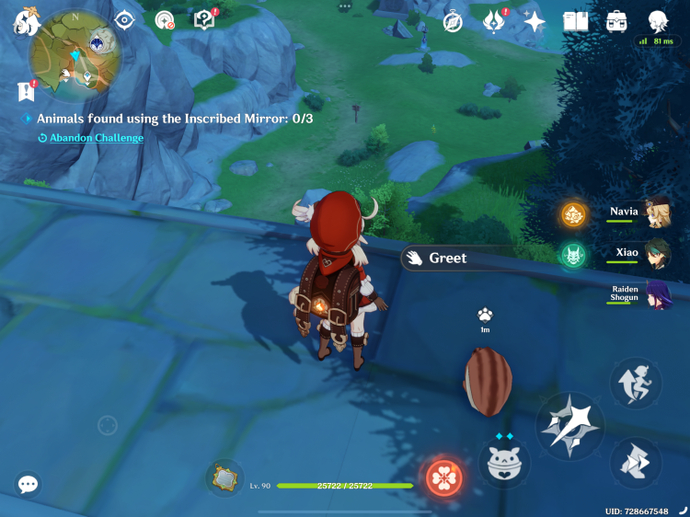This screenshot has width=690, height=517.
Task: Open the co-op mode icon
Action: pos(657,20)
